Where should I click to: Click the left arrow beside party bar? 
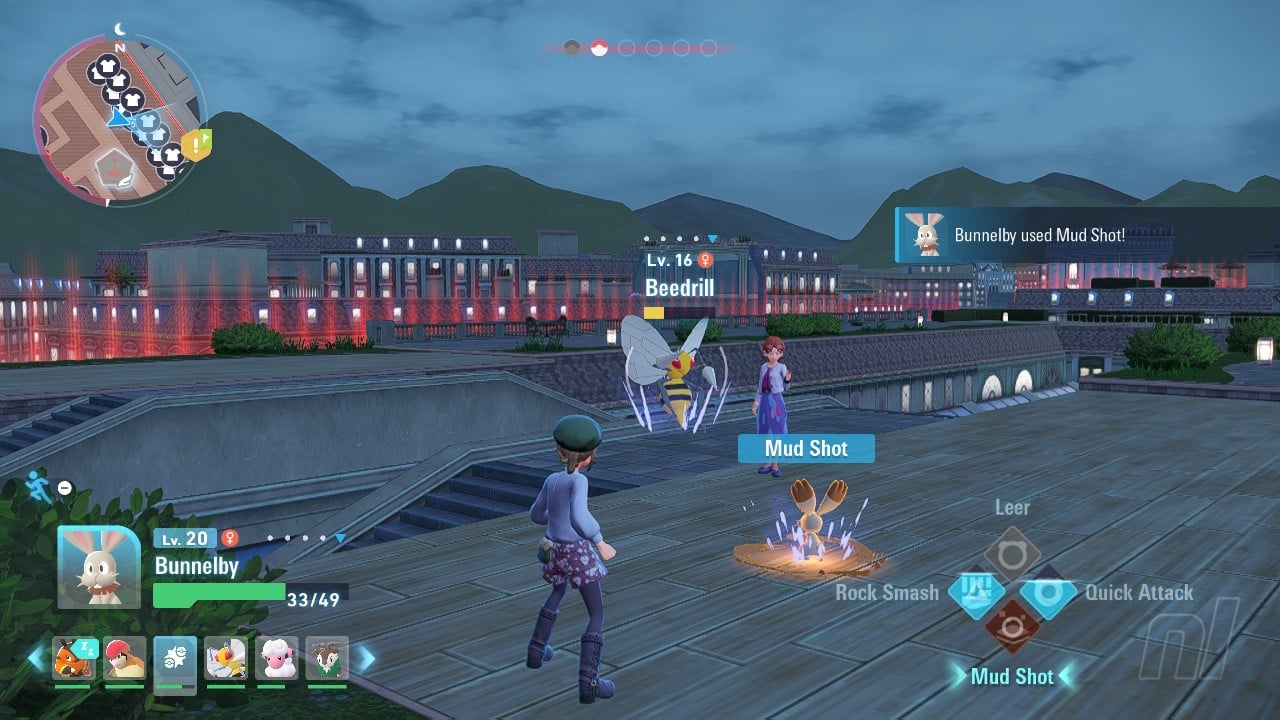click(36, 658)
